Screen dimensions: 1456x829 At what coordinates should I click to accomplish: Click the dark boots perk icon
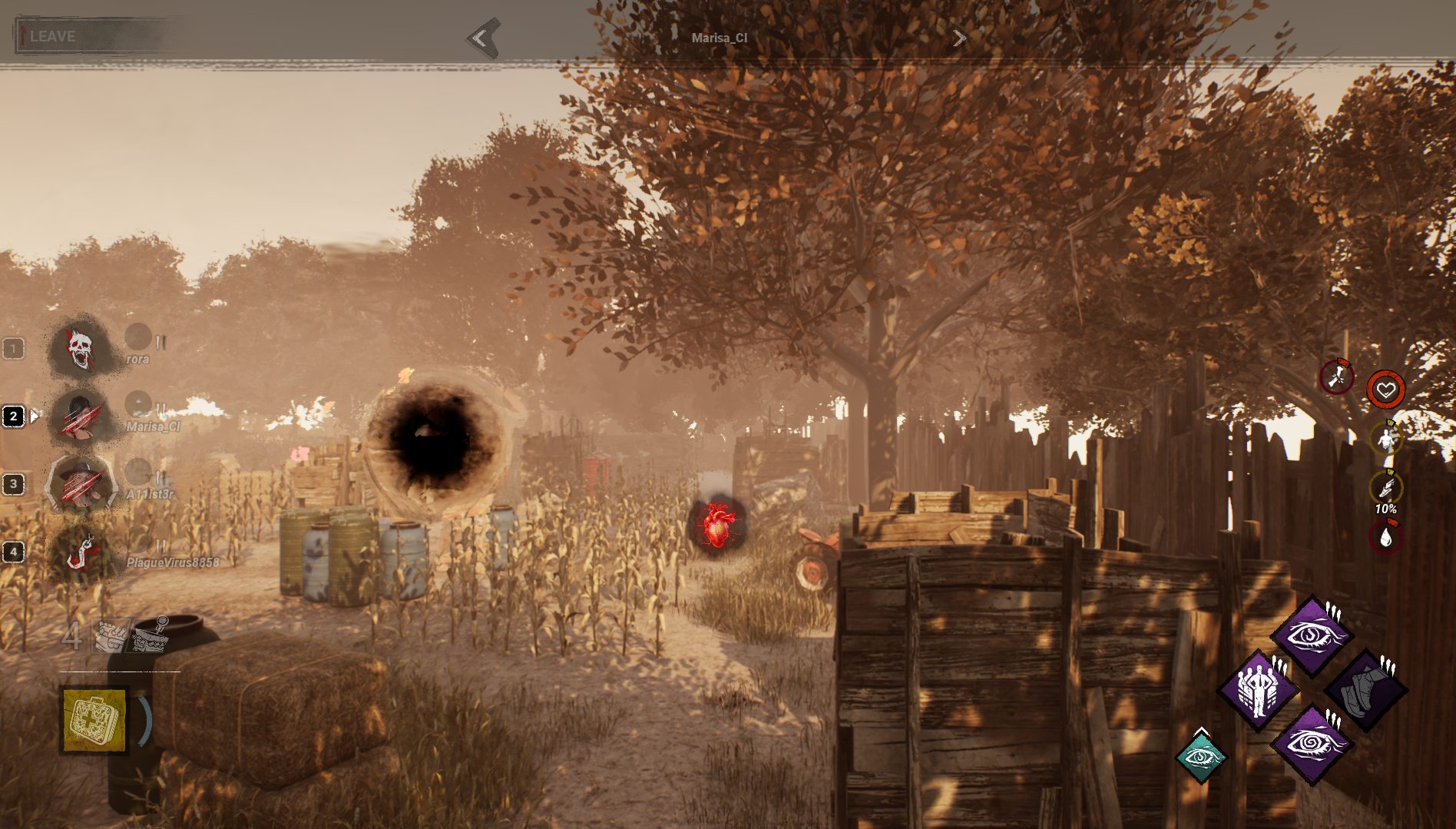(x=1366, y=689)
